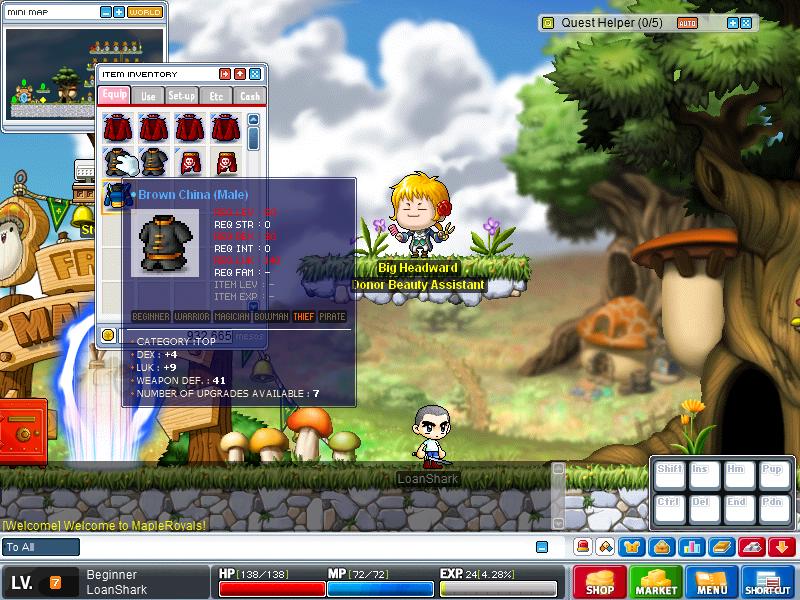Show the Cash inventory tab
The image size is (800, 600).
pos(249,96)
